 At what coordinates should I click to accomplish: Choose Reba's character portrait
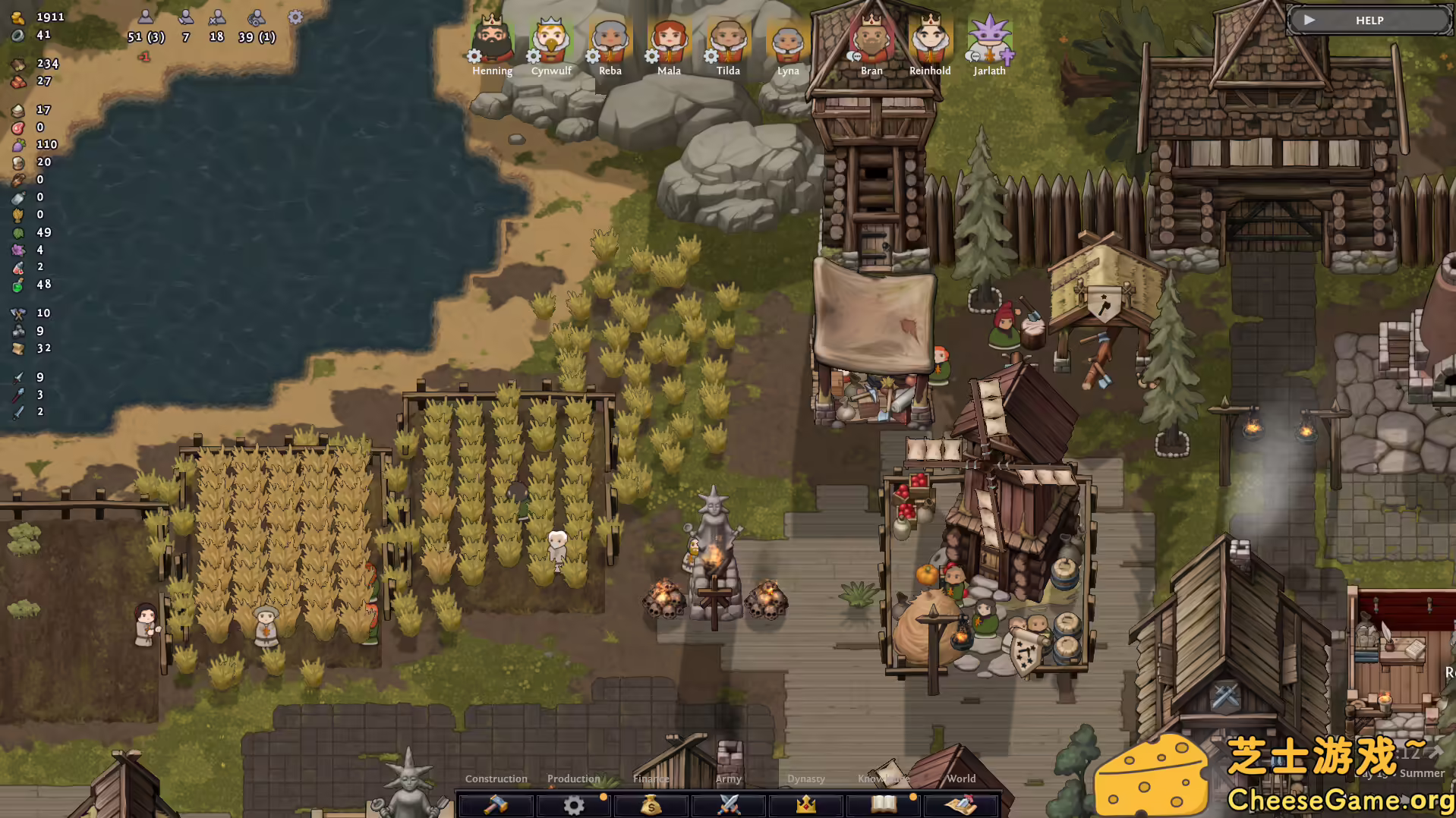610,41
